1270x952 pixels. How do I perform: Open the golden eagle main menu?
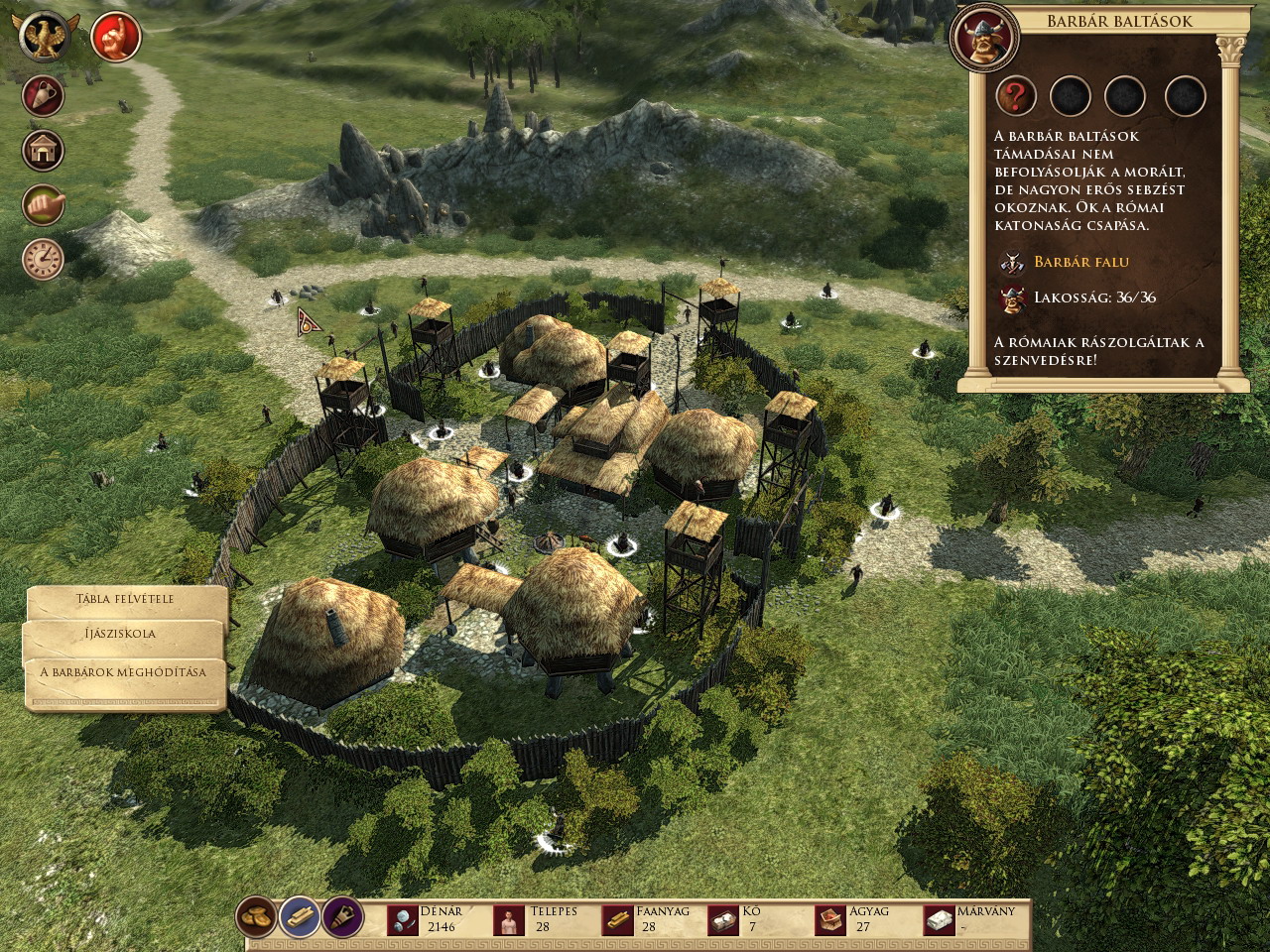[x=45, y=36]
